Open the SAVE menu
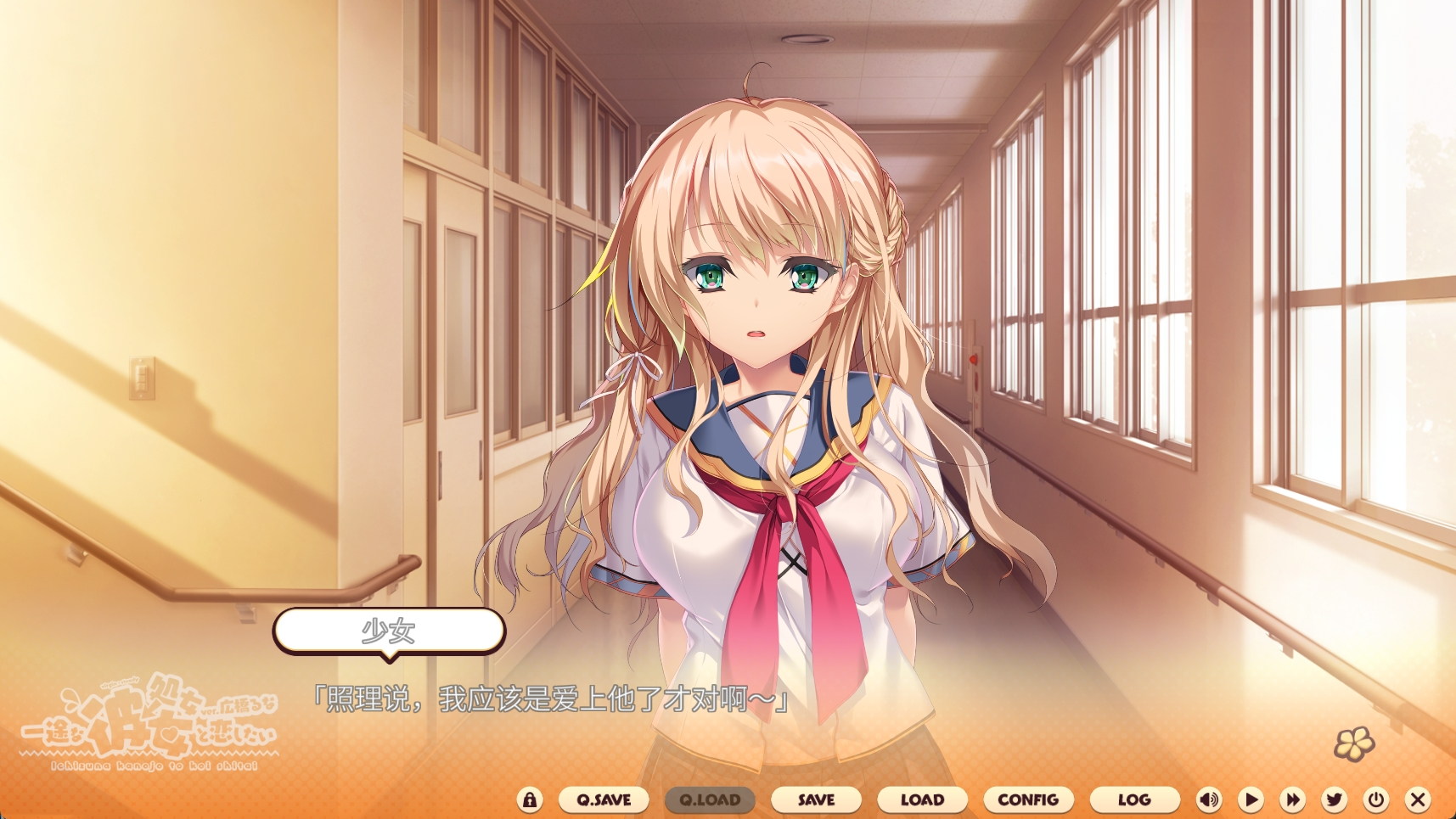1456x819 pixels. click(816, 799)
